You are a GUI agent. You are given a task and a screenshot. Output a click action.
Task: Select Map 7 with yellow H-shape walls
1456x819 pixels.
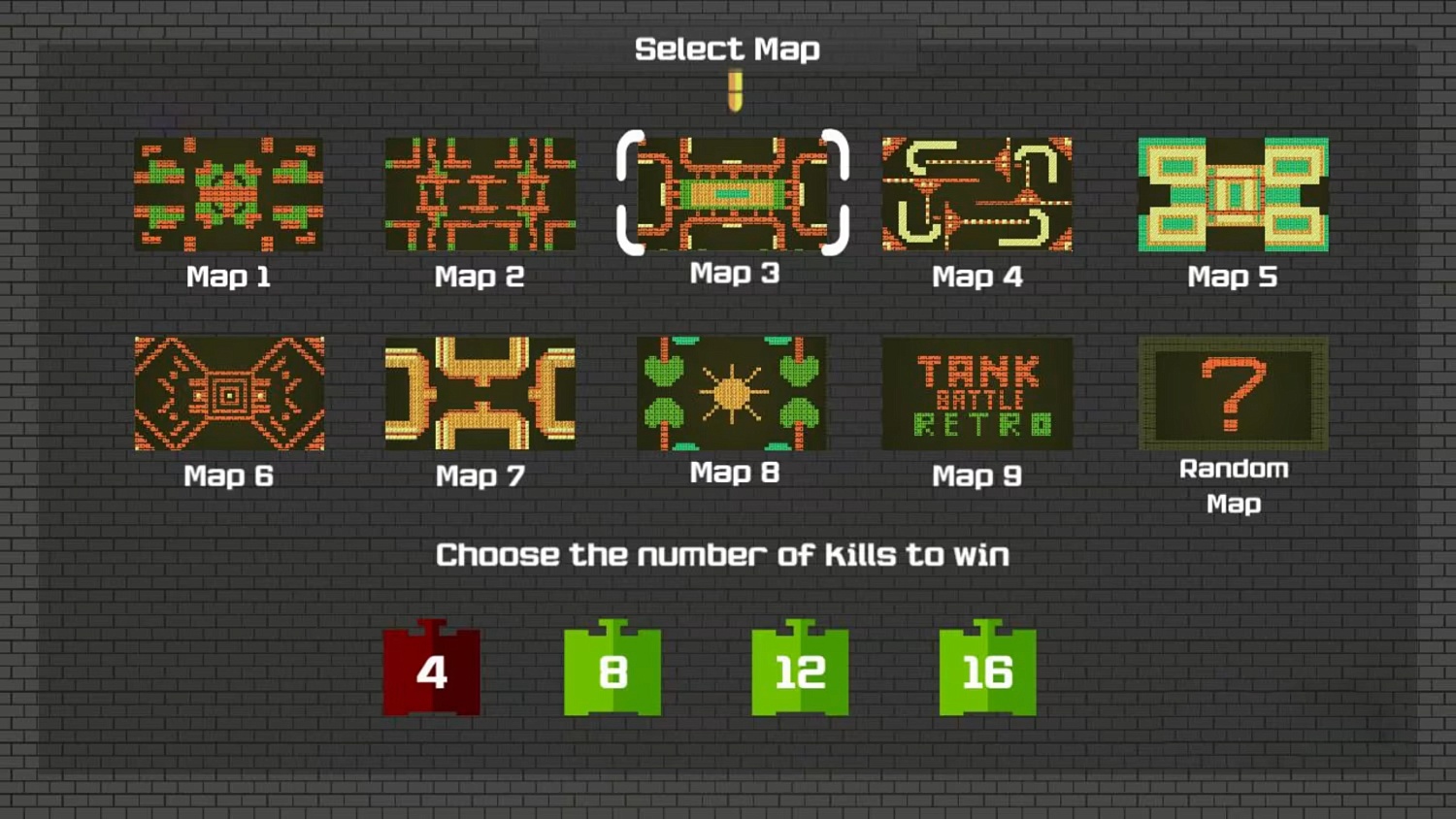(480, 393)
